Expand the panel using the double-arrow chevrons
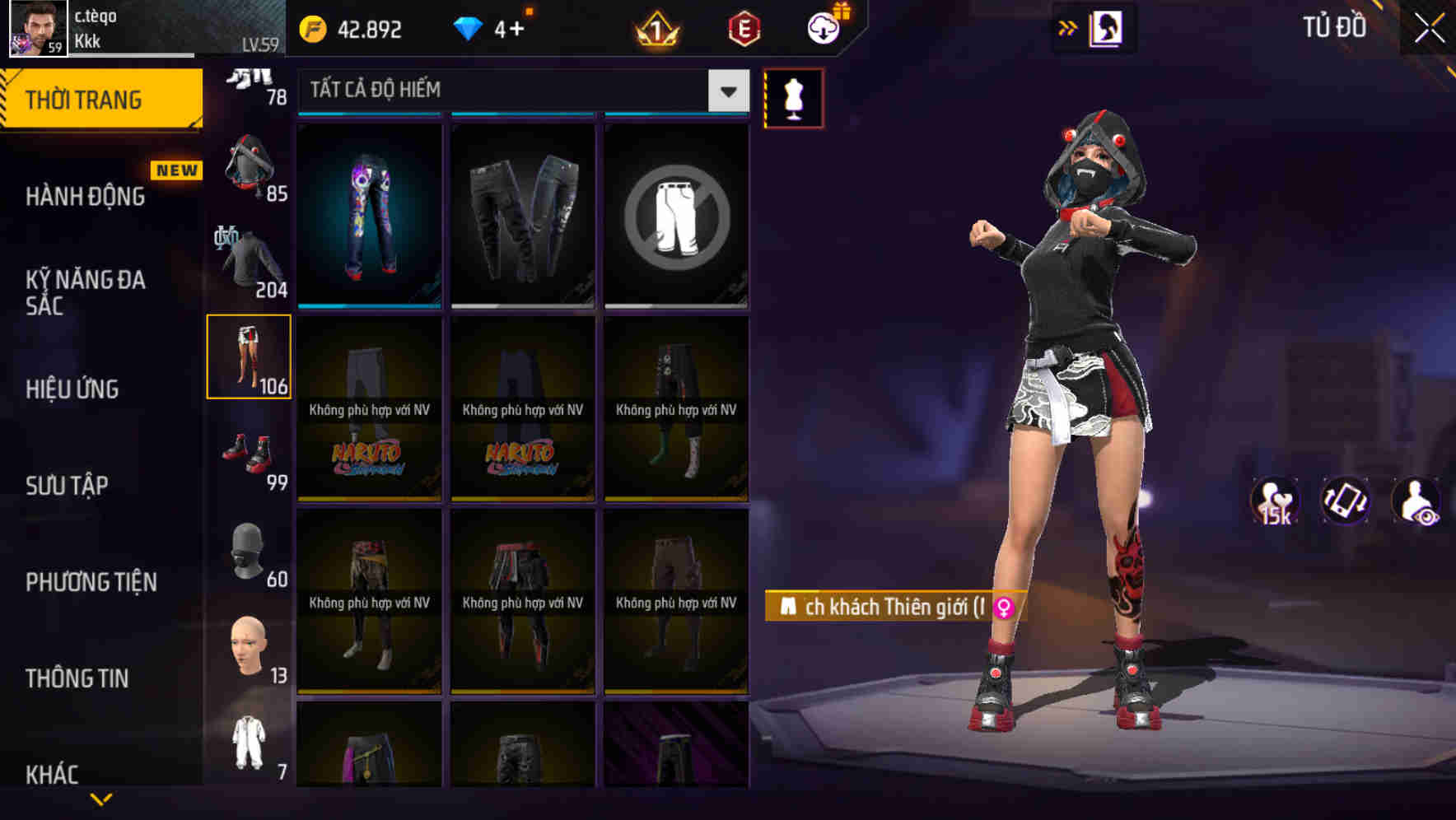The height and width of the screenshot is (820, 1456). pyautogui.click(x=1067, y=27)
